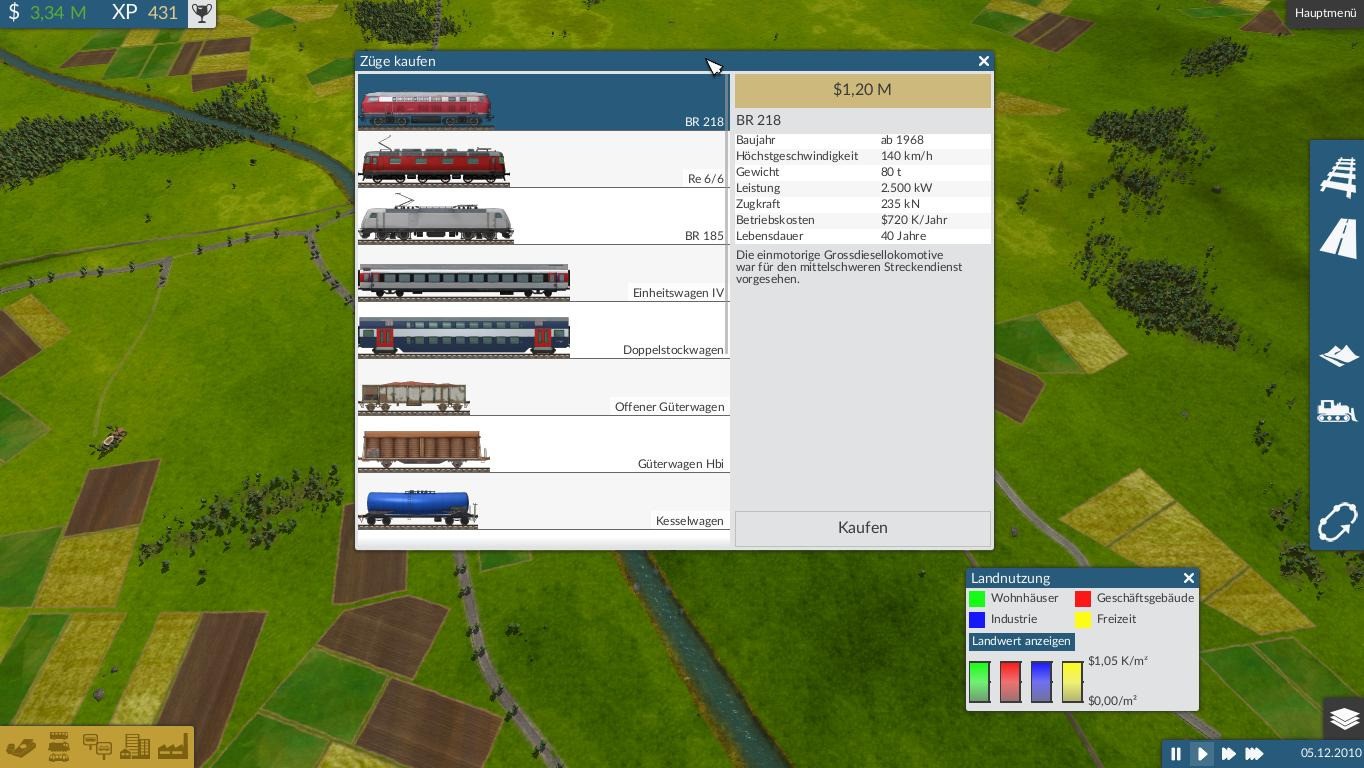Open the bulldozer demolition tool

click(x=1338, y=411)
